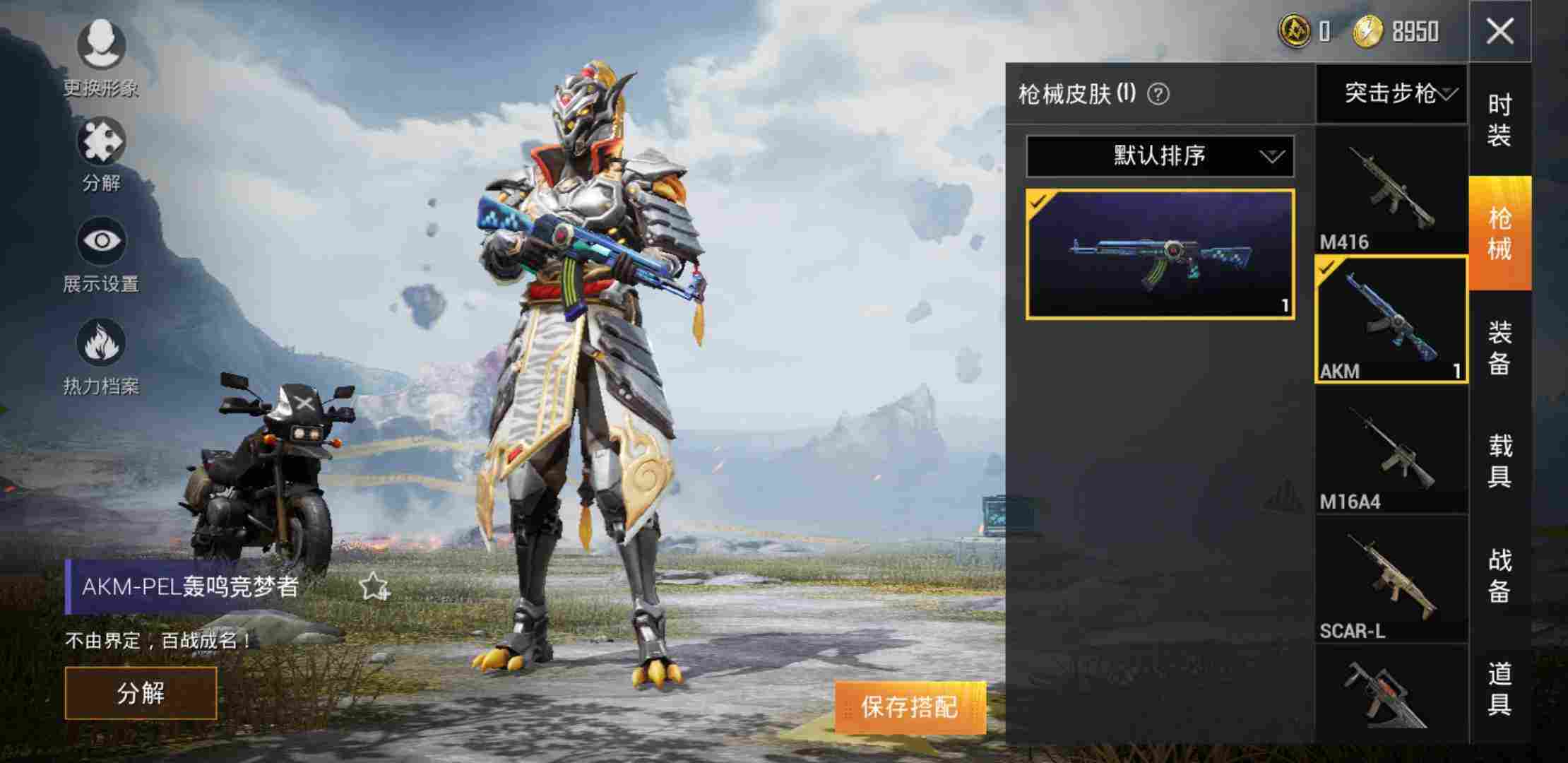Choose the M416 weapon entry
The image size is (1568, 763).
pos(1390,192)
